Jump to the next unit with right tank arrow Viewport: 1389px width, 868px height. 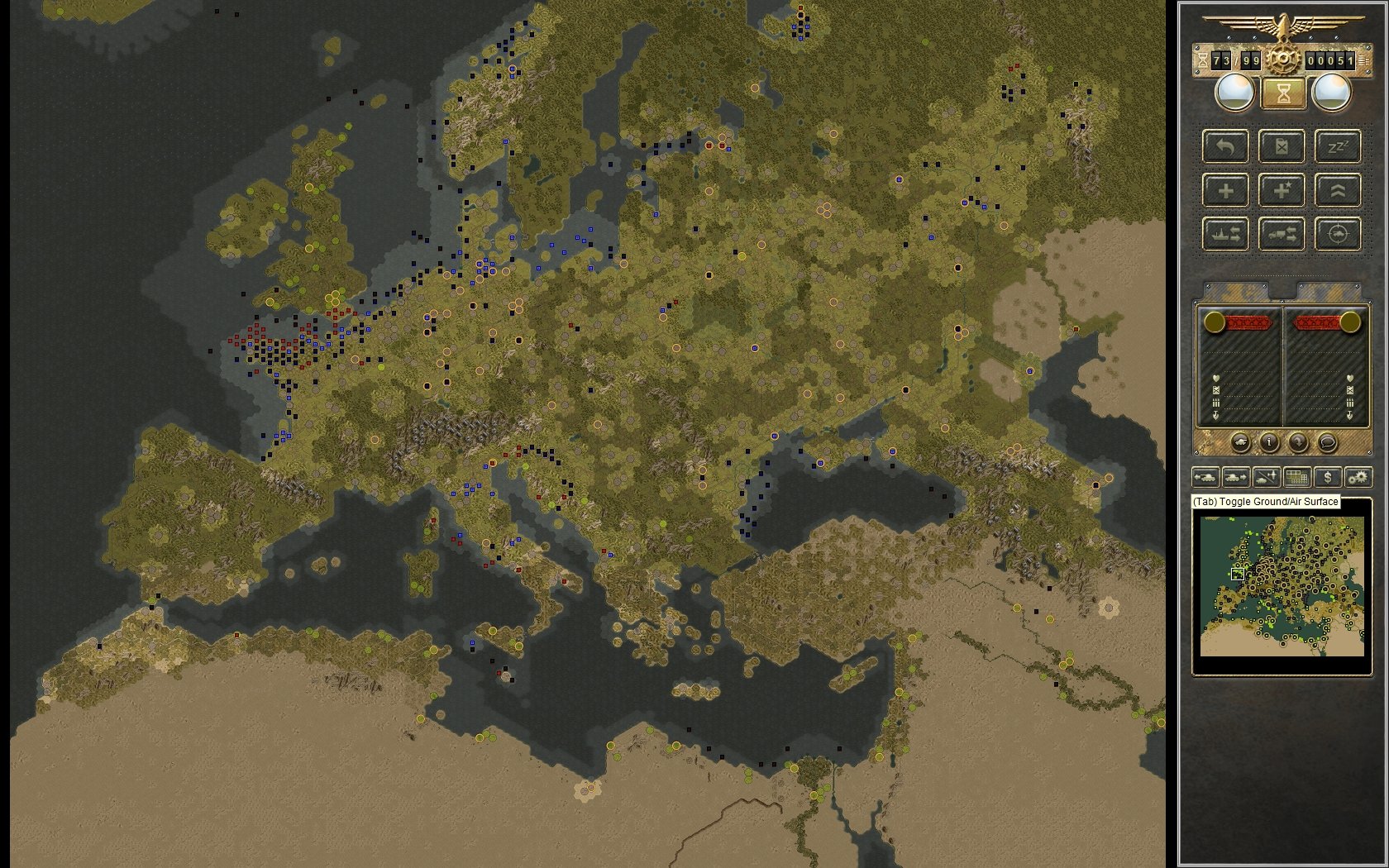click(x=1235, y=477)
